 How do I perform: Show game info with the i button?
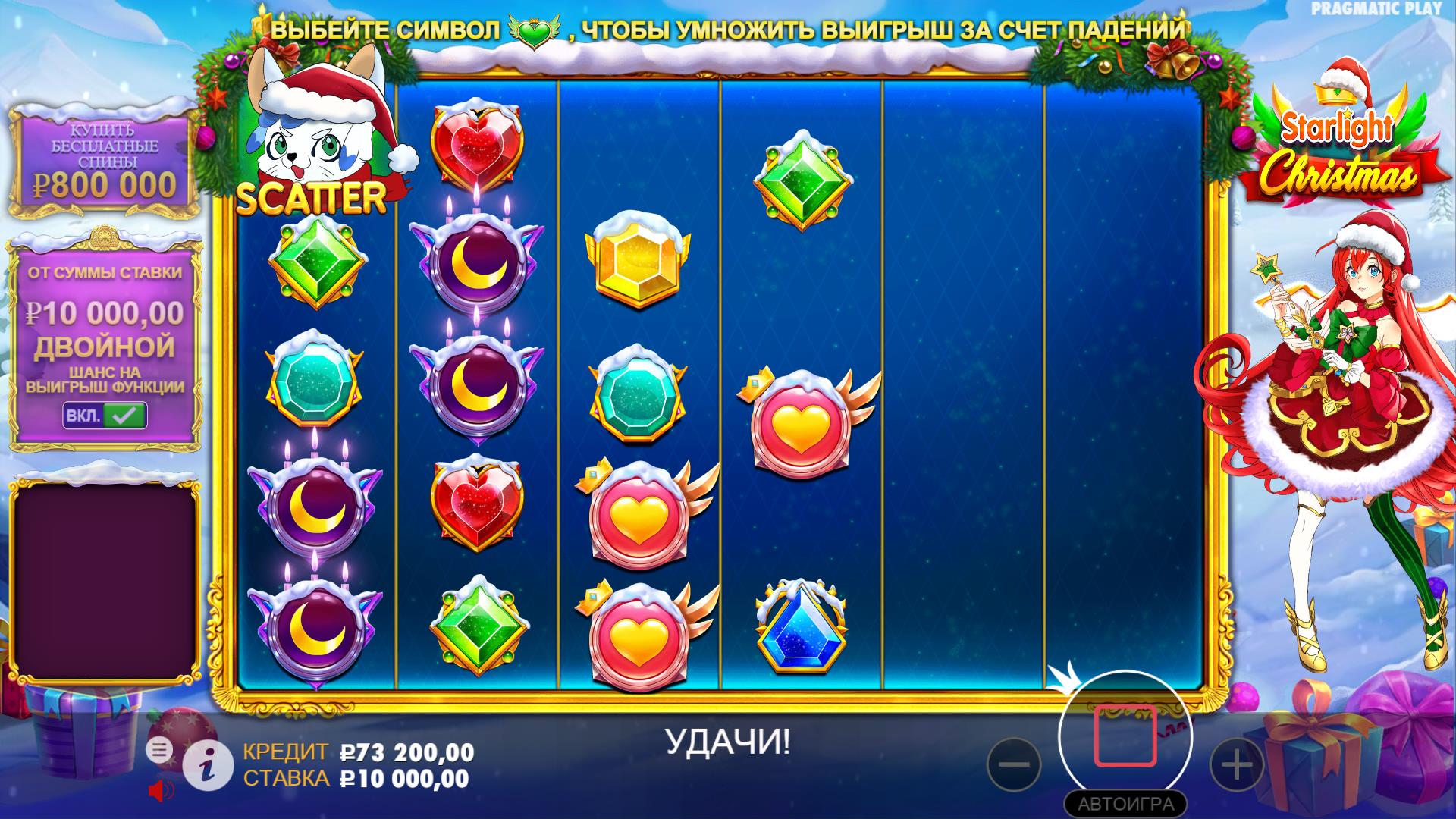(x=208, y=767)
